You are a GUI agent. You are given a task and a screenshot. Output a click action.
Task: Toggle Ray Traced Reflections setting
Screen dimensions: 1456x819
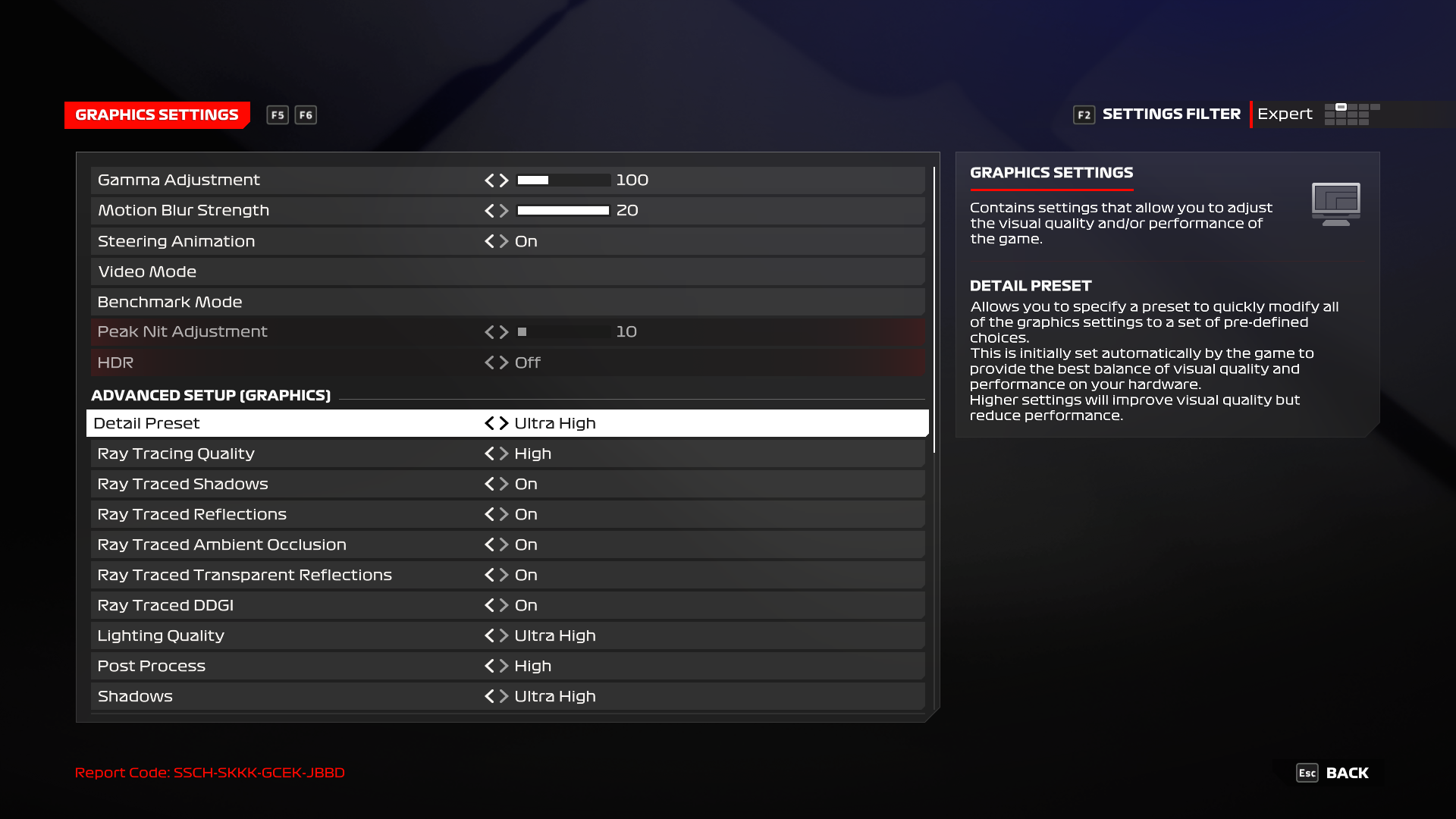(x=504, y=514)
